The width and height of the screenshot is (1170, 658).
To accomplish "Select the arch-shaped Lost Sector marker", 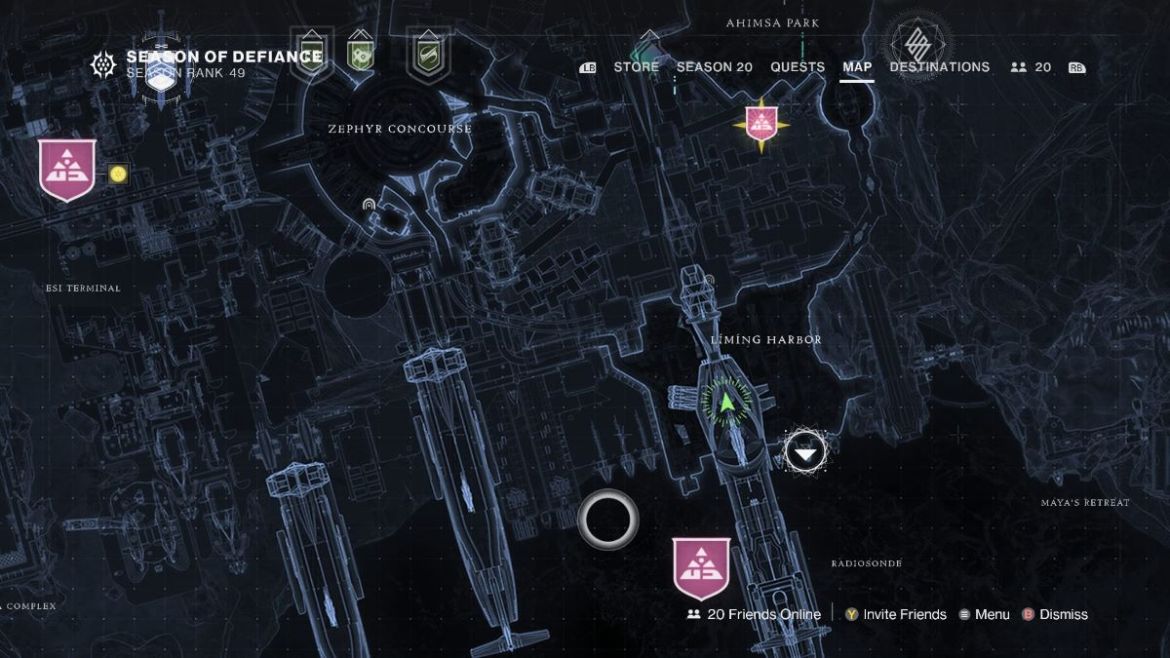I will point(369,205).
